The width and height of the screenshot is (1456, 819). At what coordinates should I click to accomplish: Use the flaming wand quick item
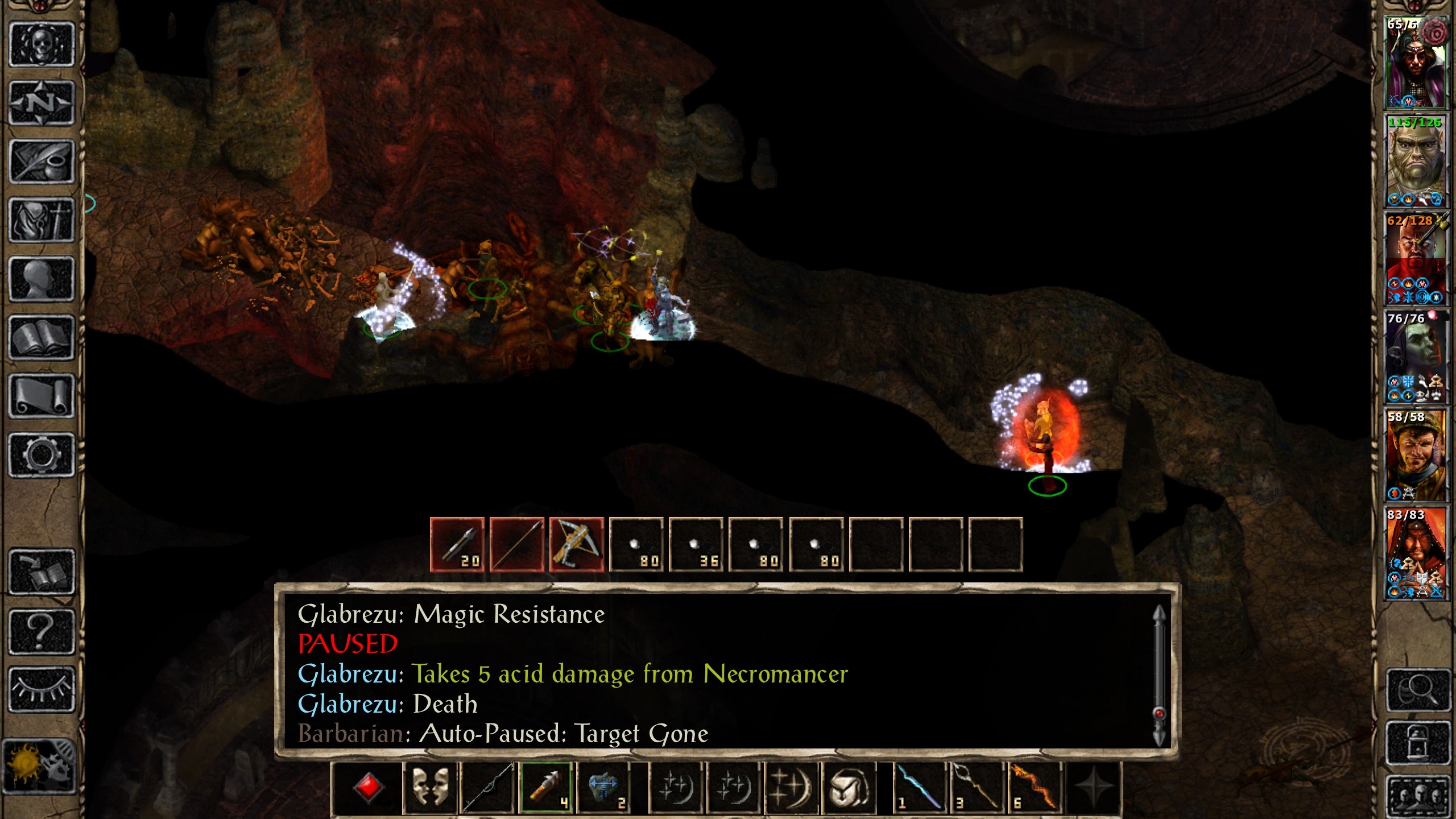(x=1035, y=788)
